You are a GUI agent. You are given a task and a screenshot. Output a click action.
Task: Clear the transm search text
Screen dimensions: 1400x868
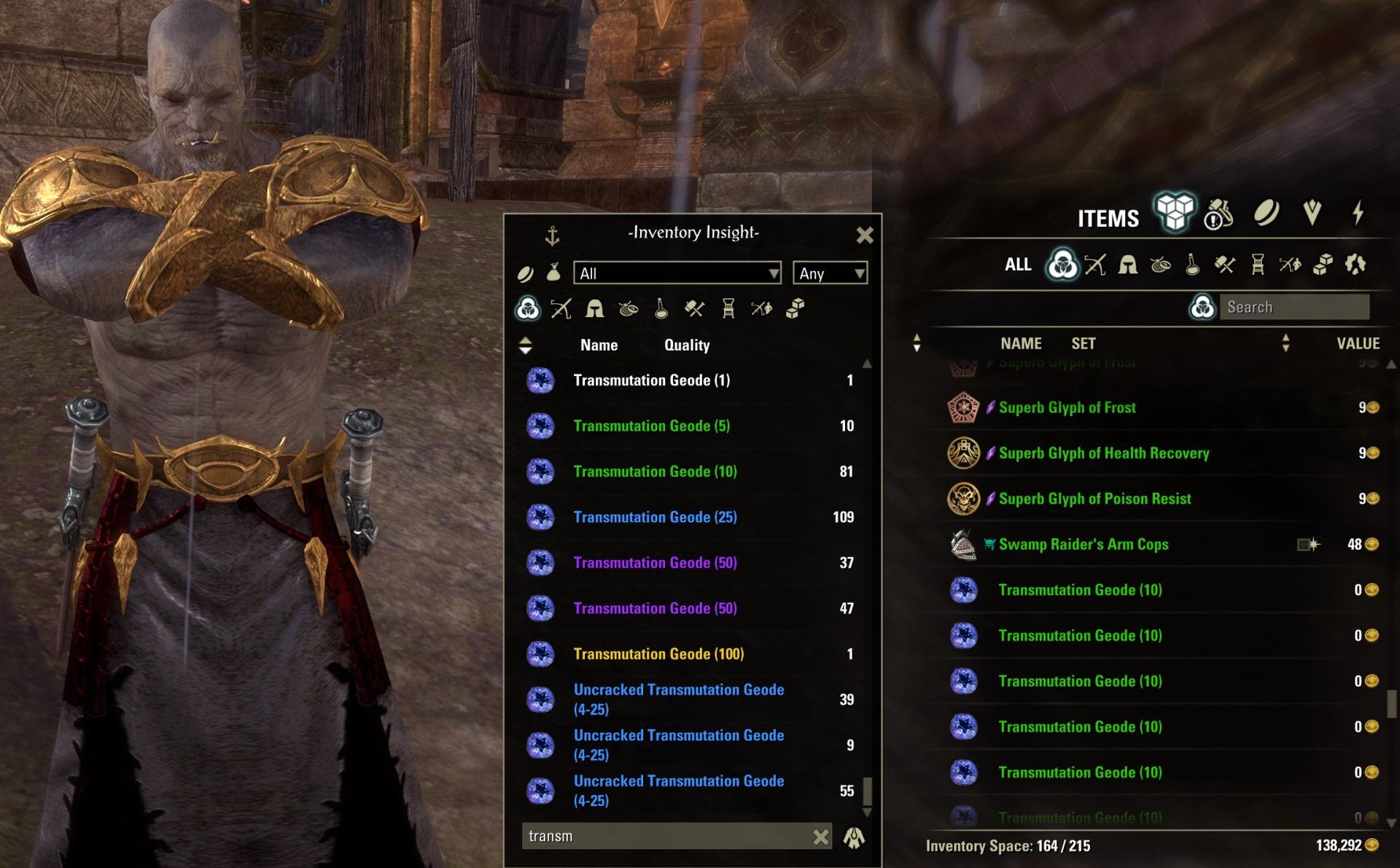click(x=820, y=837)
